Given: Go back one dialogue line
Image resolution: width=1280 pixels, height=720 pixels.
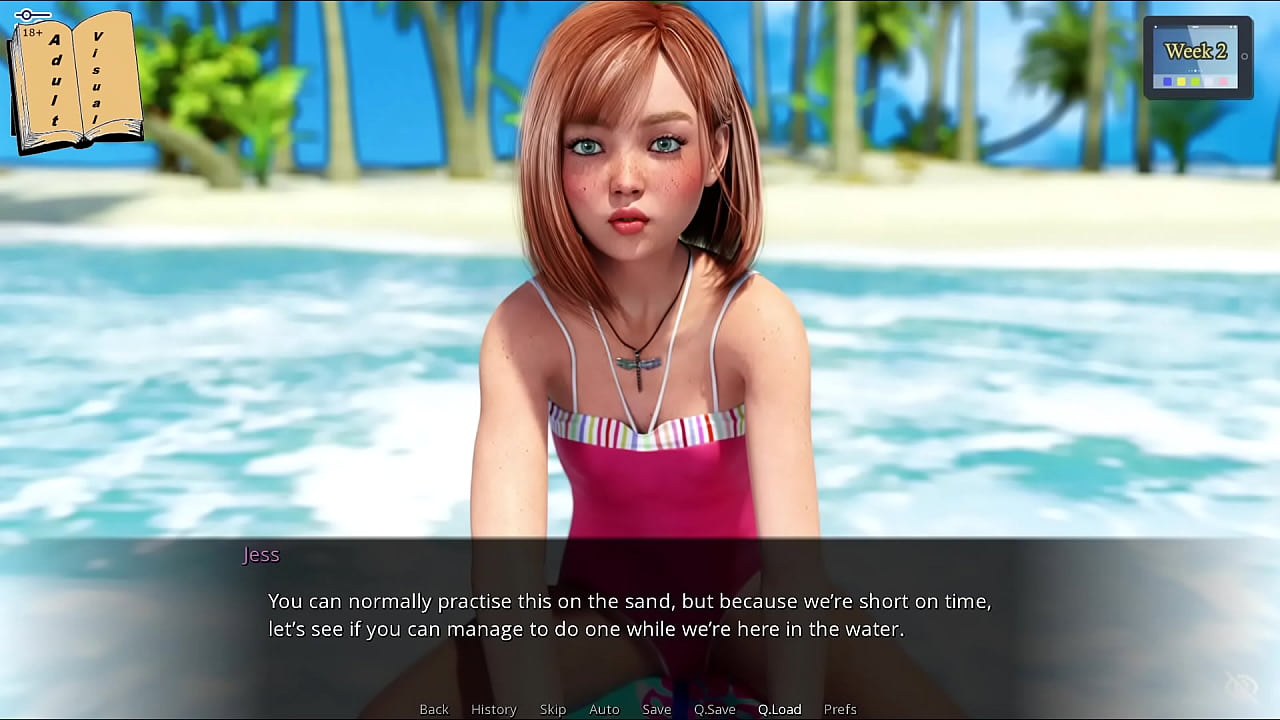Looking at the screenshot, I should [434, 709].
